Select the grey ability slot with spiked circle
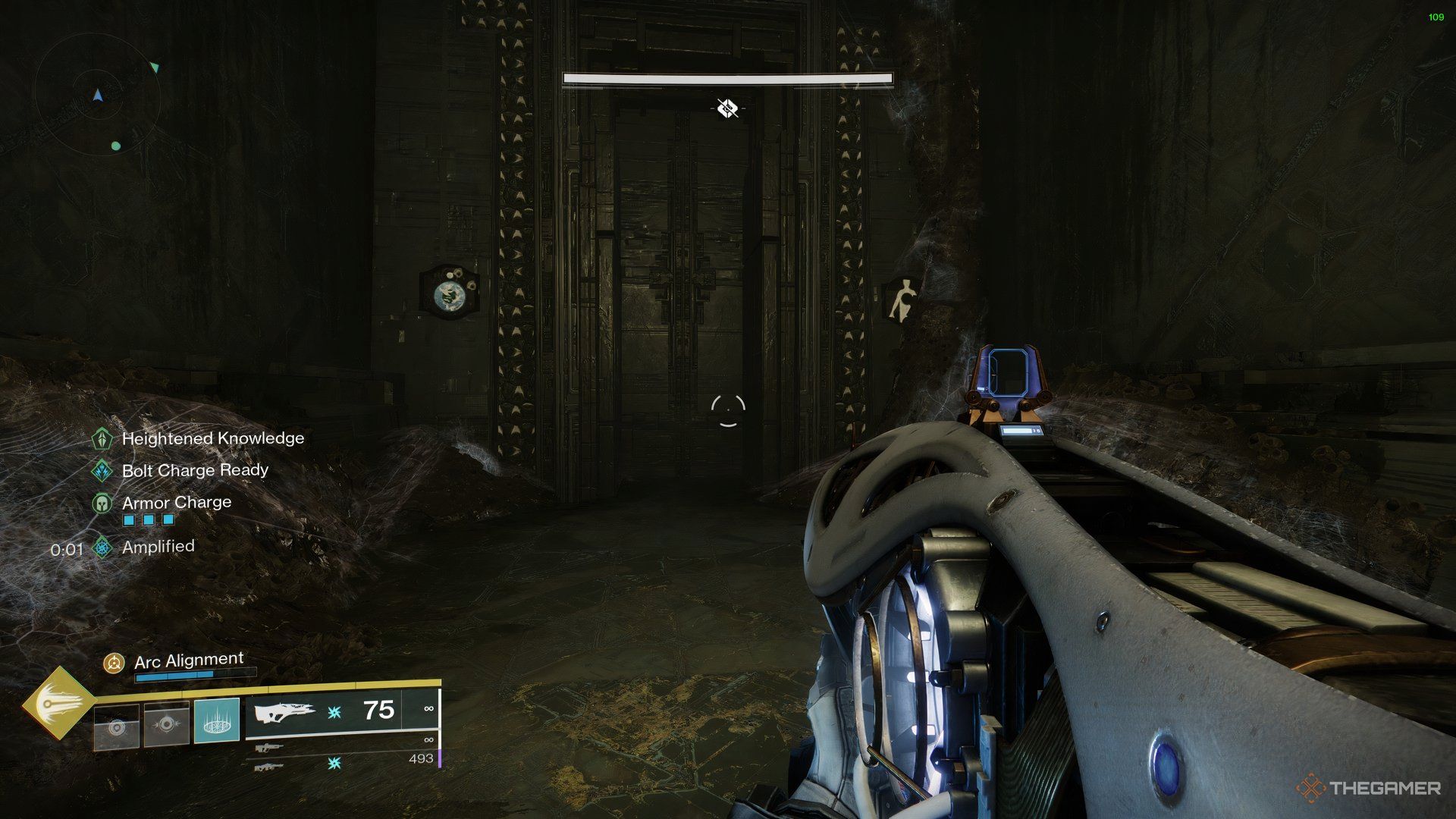 click(x=166, y=725)
